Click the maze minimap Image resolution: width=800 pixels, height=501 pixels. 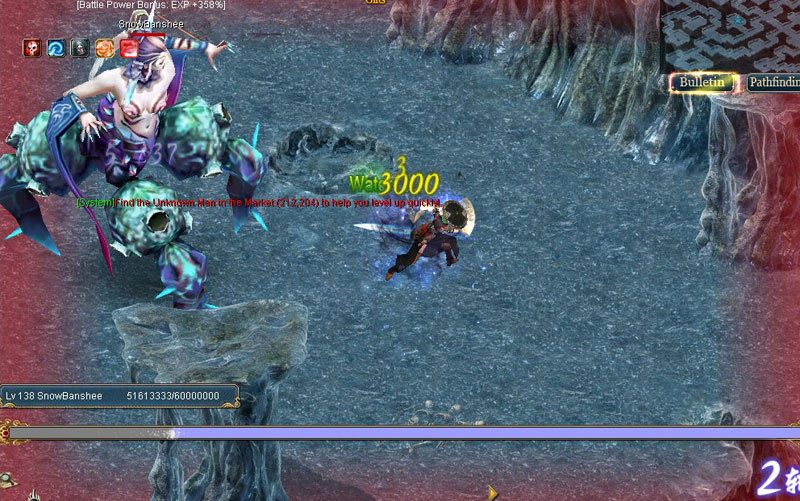pos(730,33)
